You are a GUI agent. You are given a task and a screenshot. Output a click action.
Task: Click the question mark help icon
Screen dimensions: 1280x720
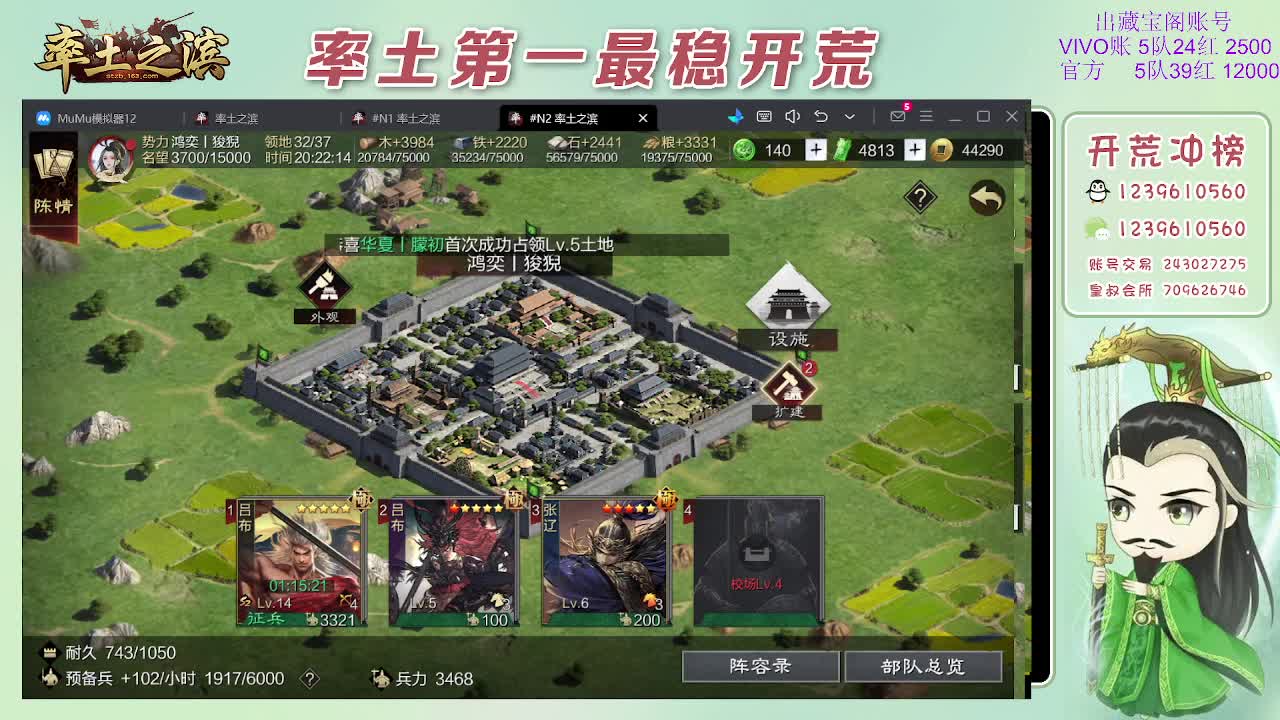click(919, 197)
